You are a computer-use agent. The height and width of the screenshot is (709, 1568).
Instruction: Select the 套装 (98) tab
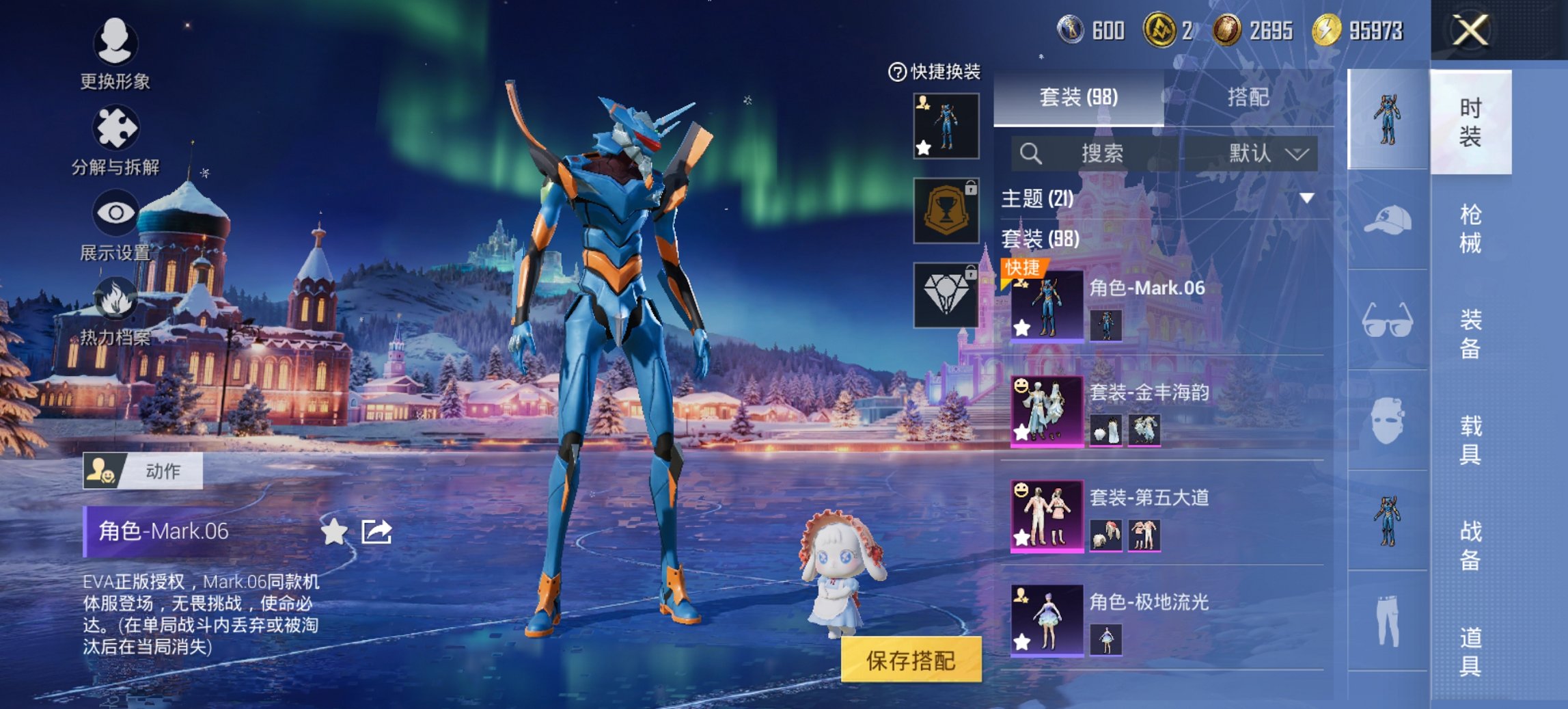[x=1078, y=97]
